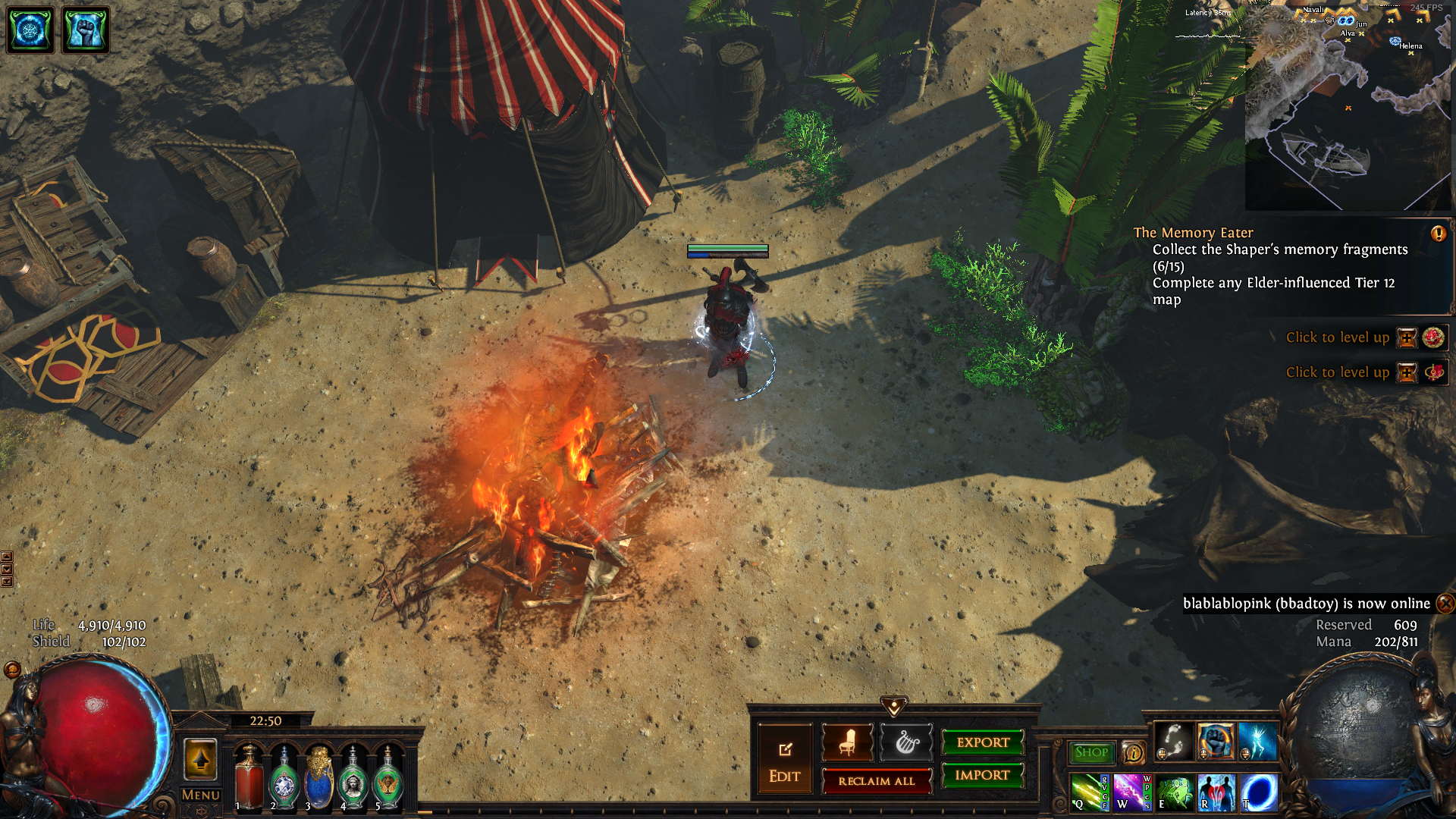1456x819 pixels.
Task: Click the yellow arrow level-up button
Action: pyautogui.click(x=200, y=759)
